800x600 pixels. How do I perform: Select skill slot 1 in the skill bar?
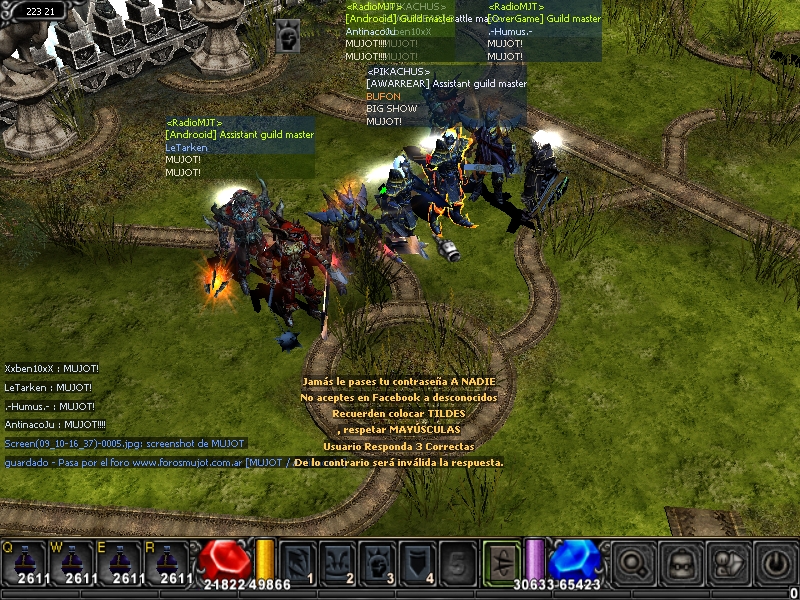pyautogui.click(x=299, y=562)
